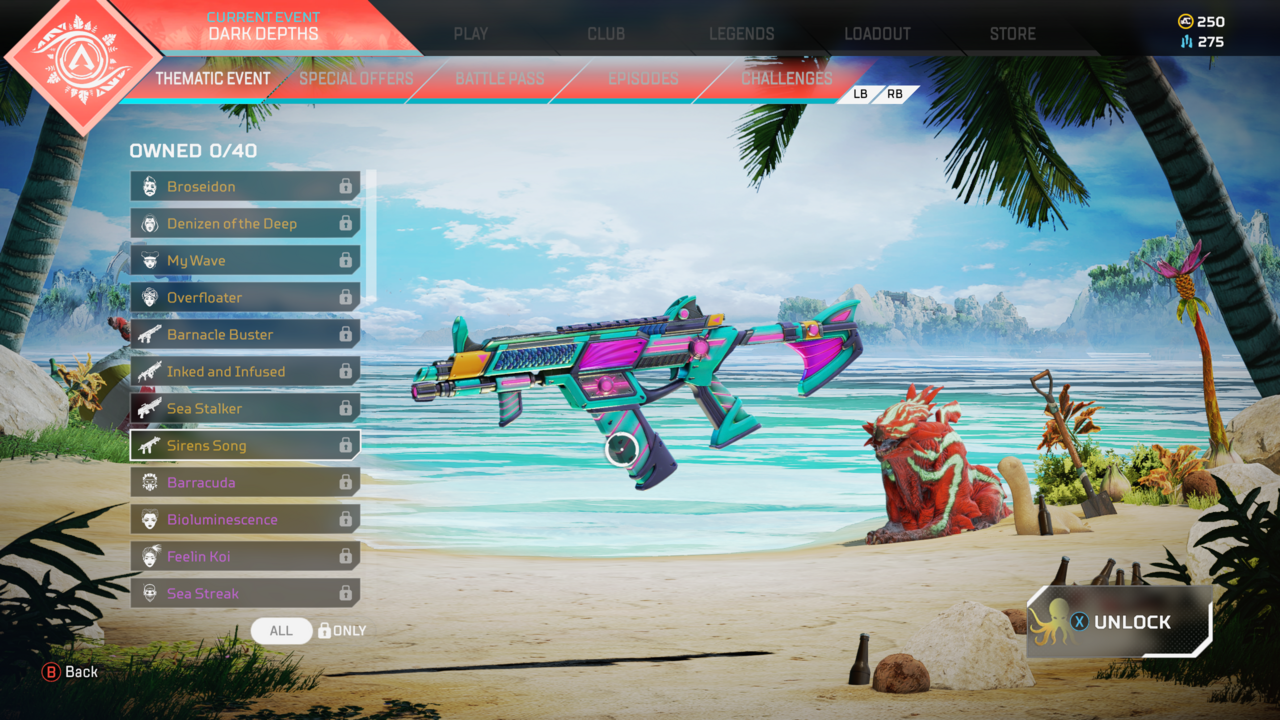The image size is (1280, 720).
Task: Choose the Sea Stalker weapon skin
Action: point(245,409)
